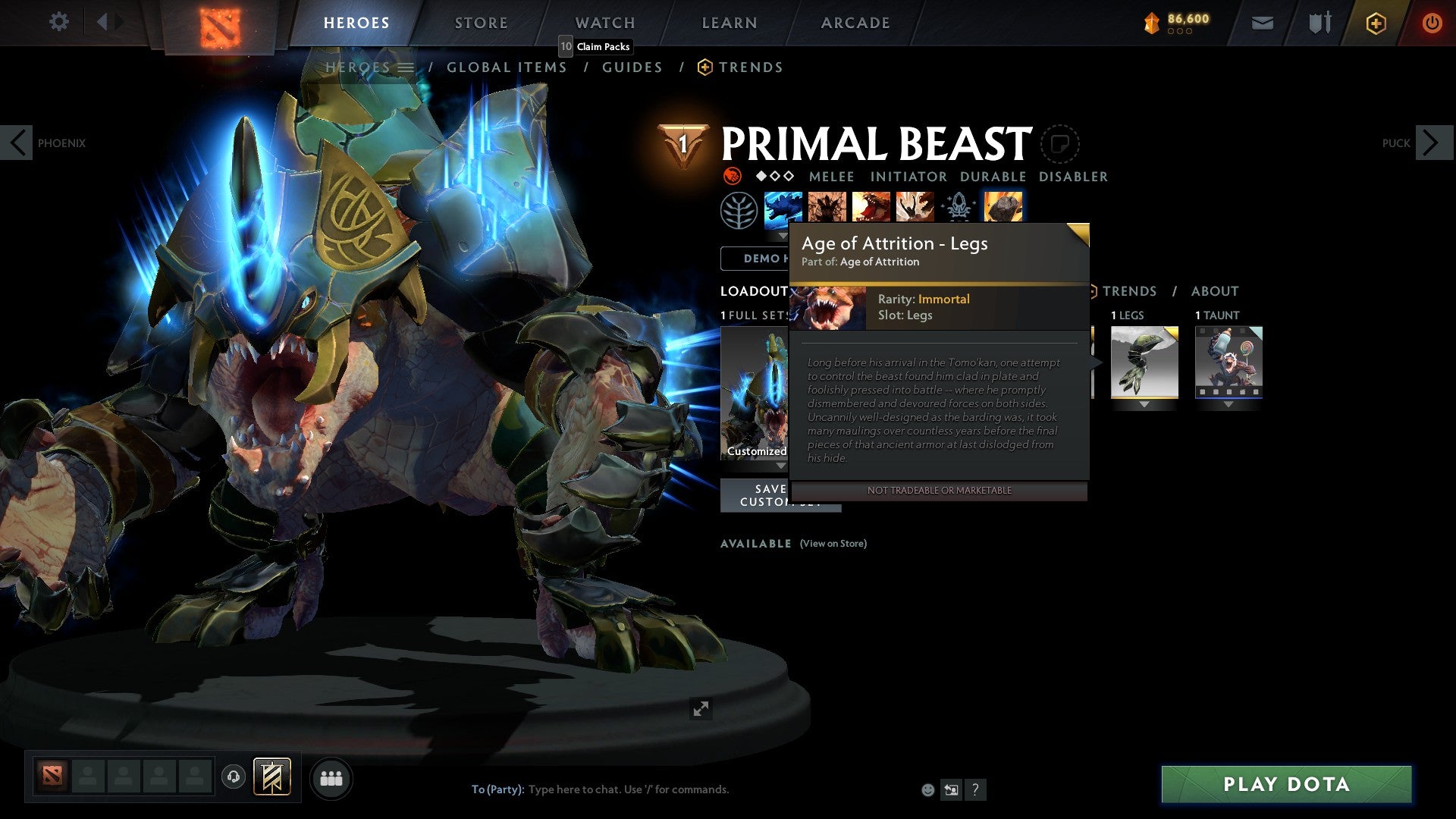Select the armory shield and sword icon

[1319, 22]
